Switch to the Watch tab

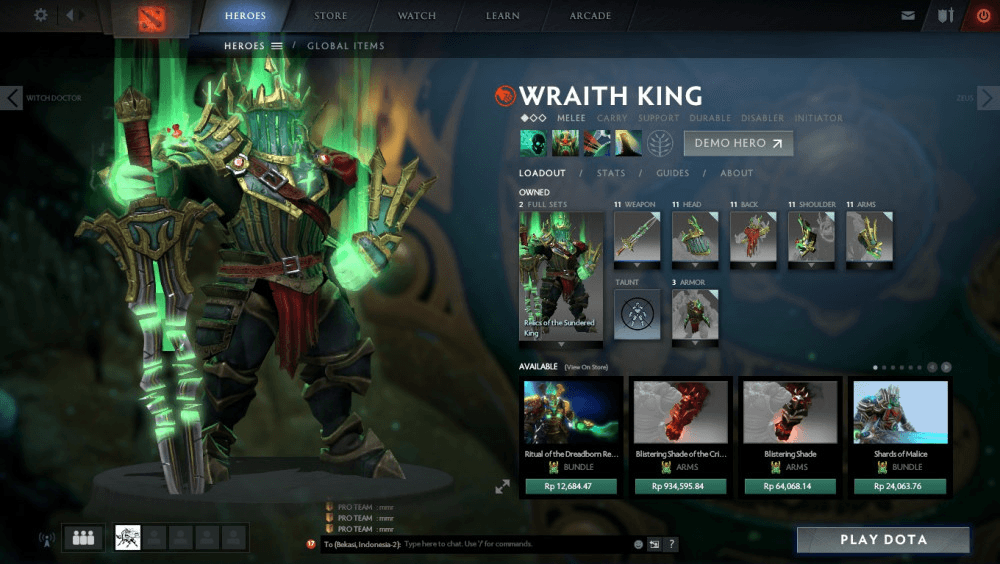417,16
